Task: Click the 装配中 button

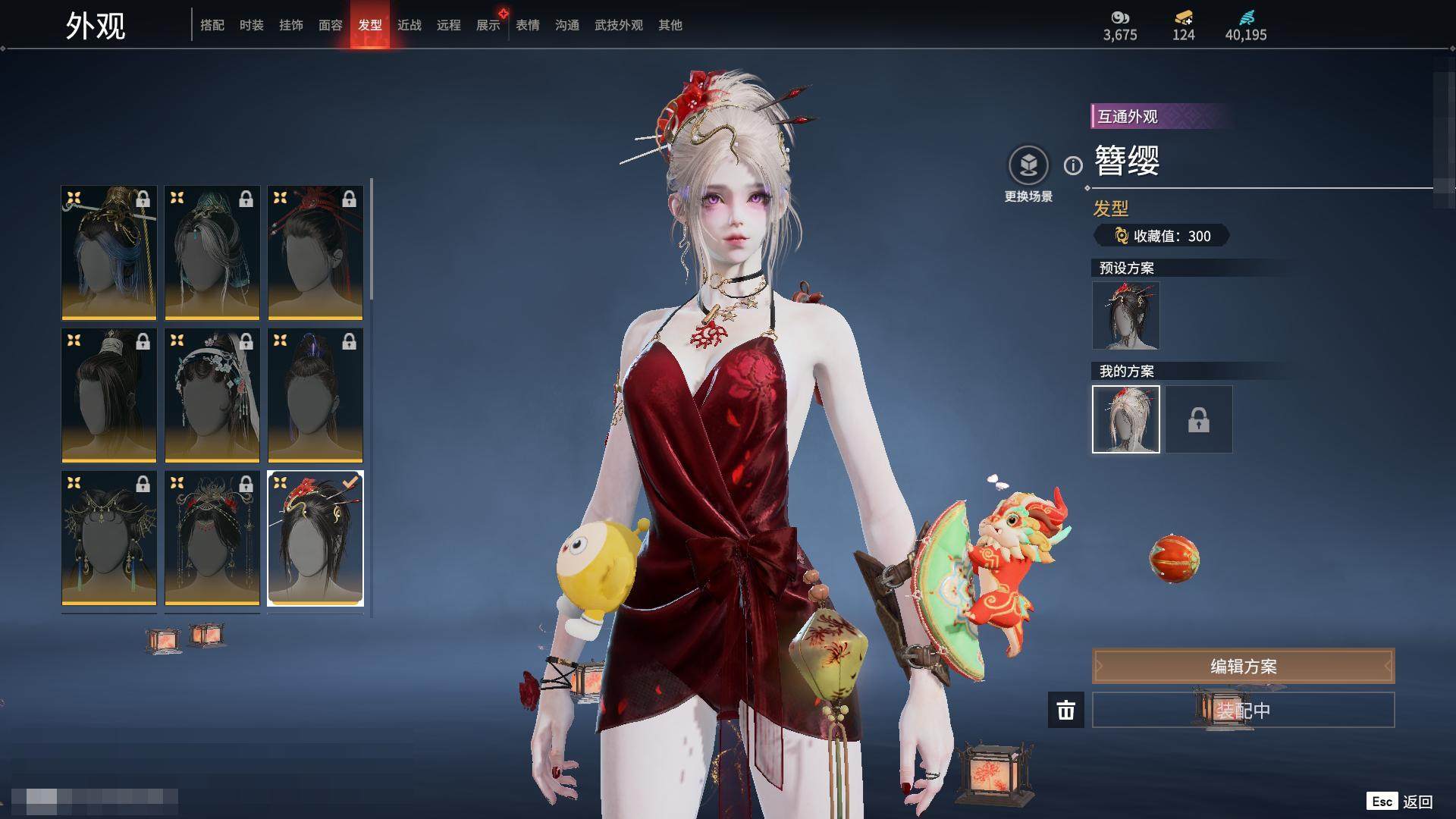Action: [1243, 710]
